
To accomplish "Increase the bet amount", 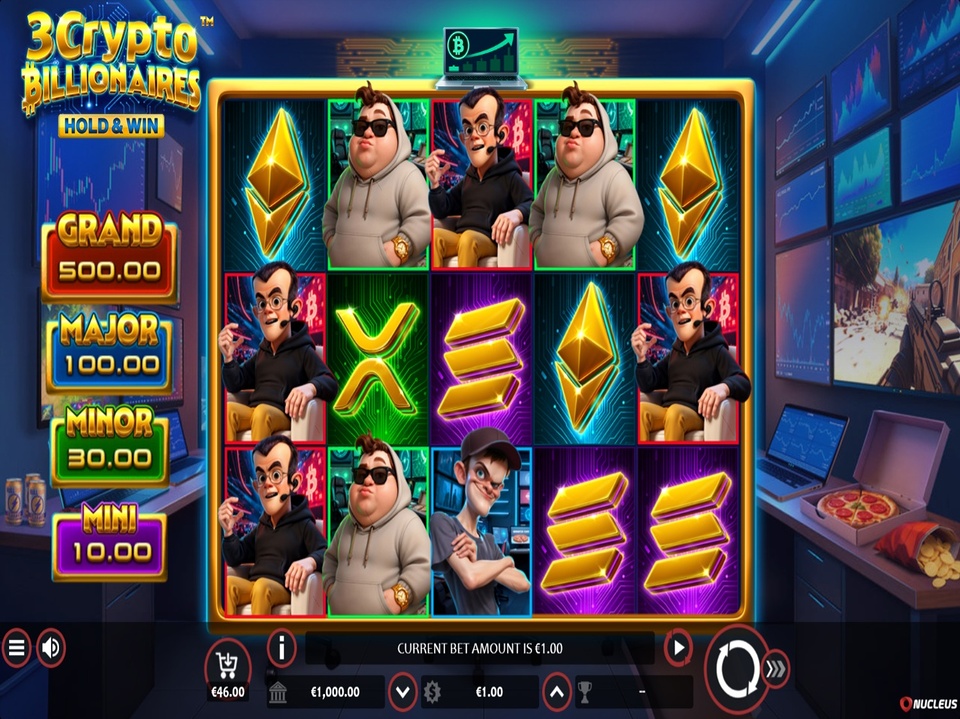I will point(557,691).
